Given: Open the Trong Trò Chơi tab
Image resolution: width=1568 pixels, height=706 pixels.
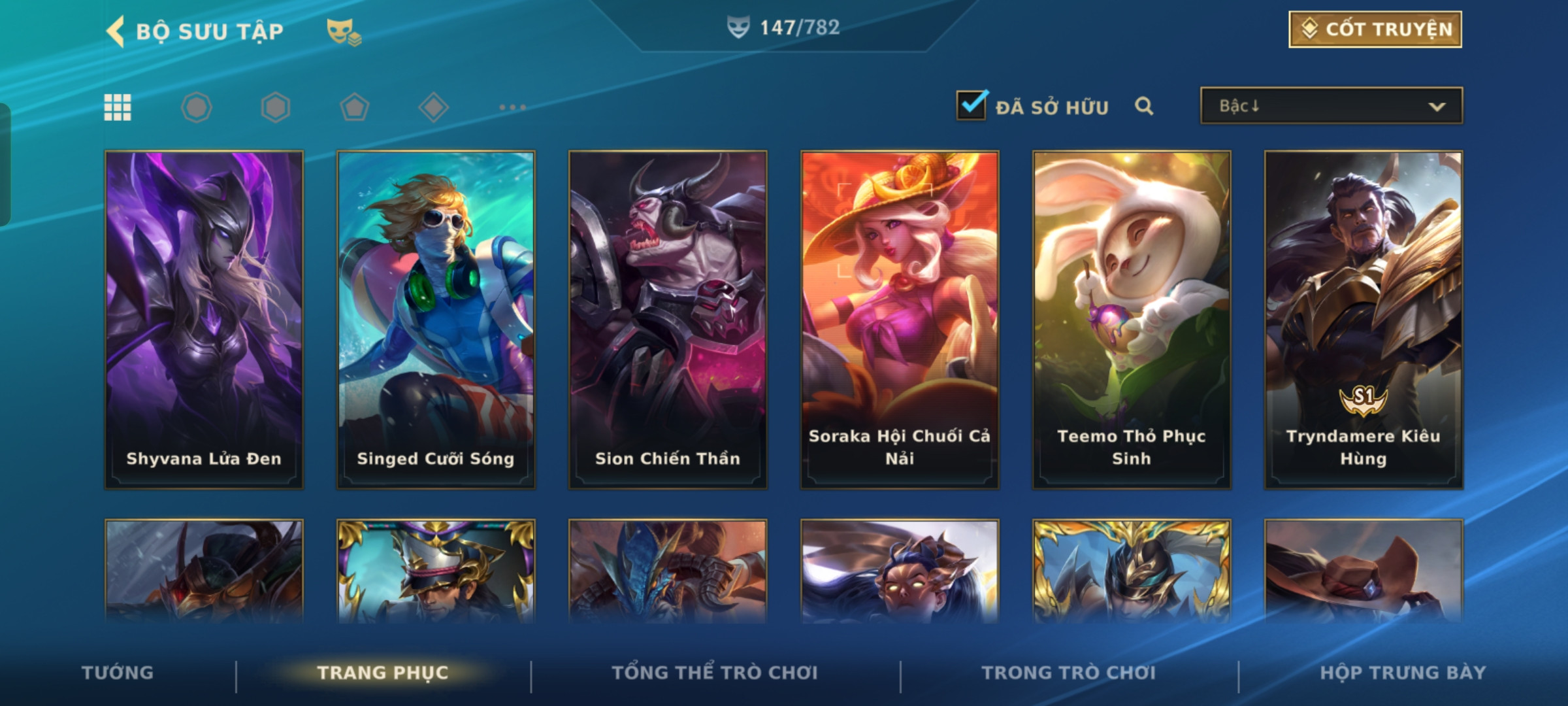Looking at the screenshot, I should 1069,673.
